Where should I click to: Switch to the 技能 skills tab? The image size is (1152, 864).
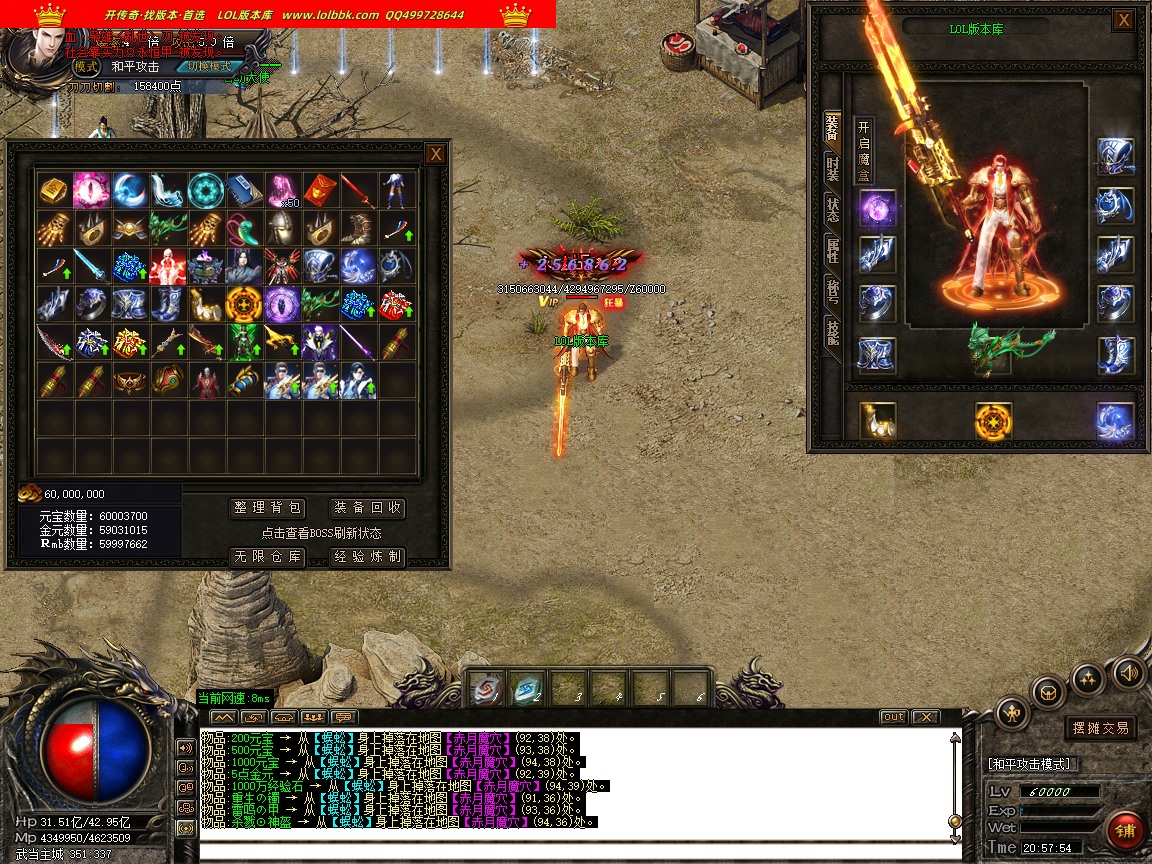pos(832,332)
